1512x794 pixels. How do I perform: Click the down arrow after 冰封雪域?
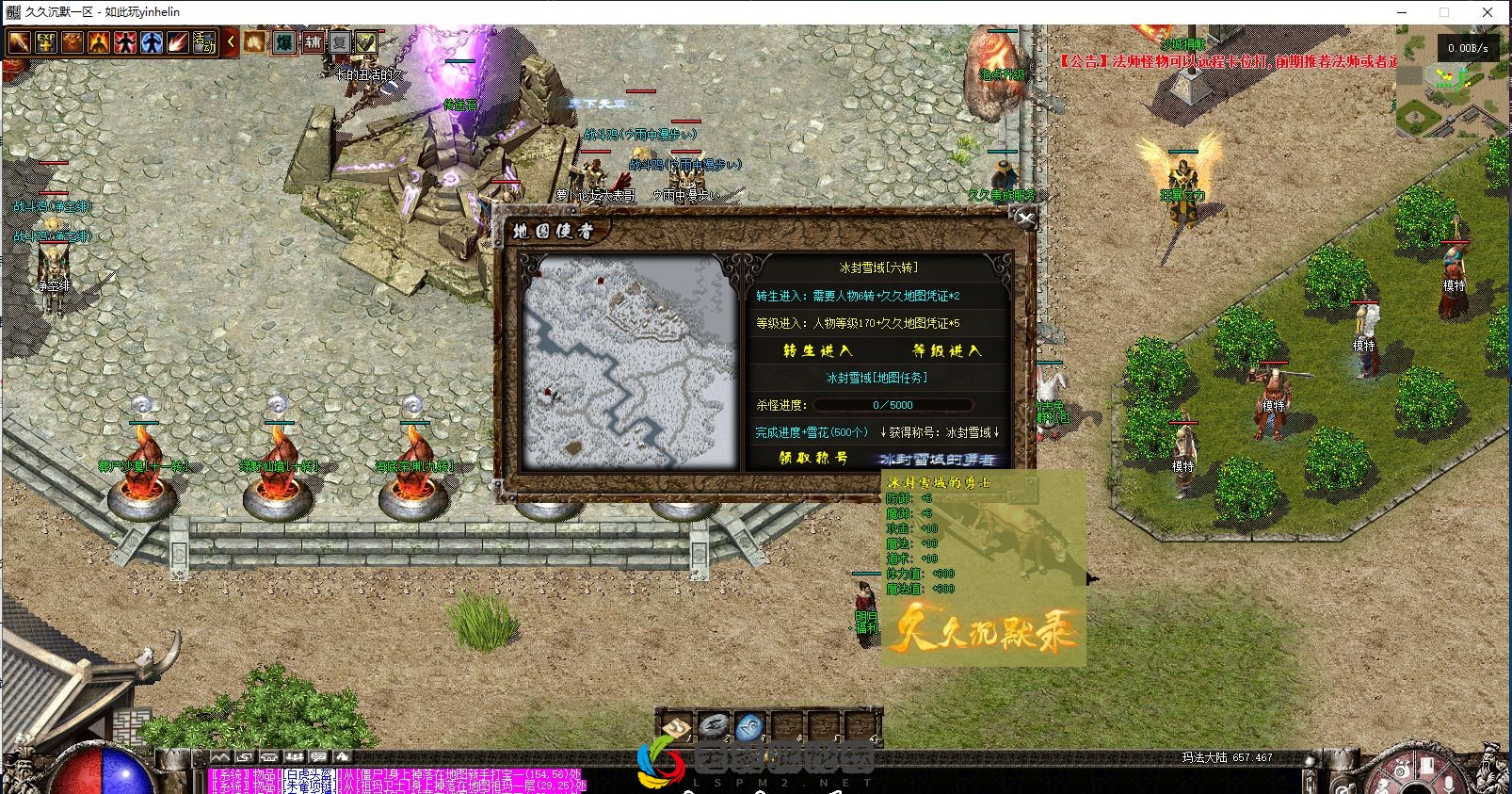click(996, 431)
